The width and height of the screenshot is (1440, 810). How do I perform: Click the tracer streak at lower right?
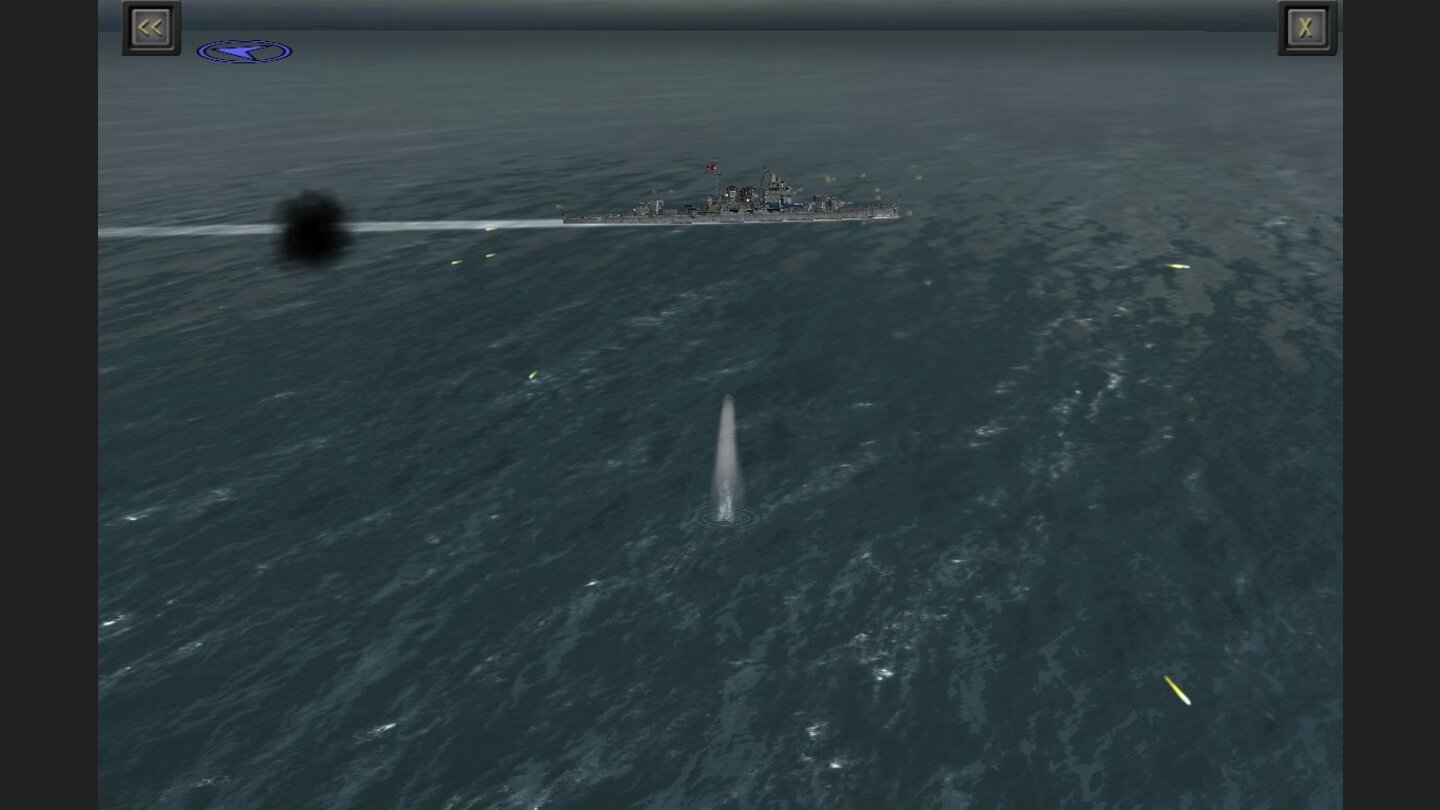[x=1178, y=690]
